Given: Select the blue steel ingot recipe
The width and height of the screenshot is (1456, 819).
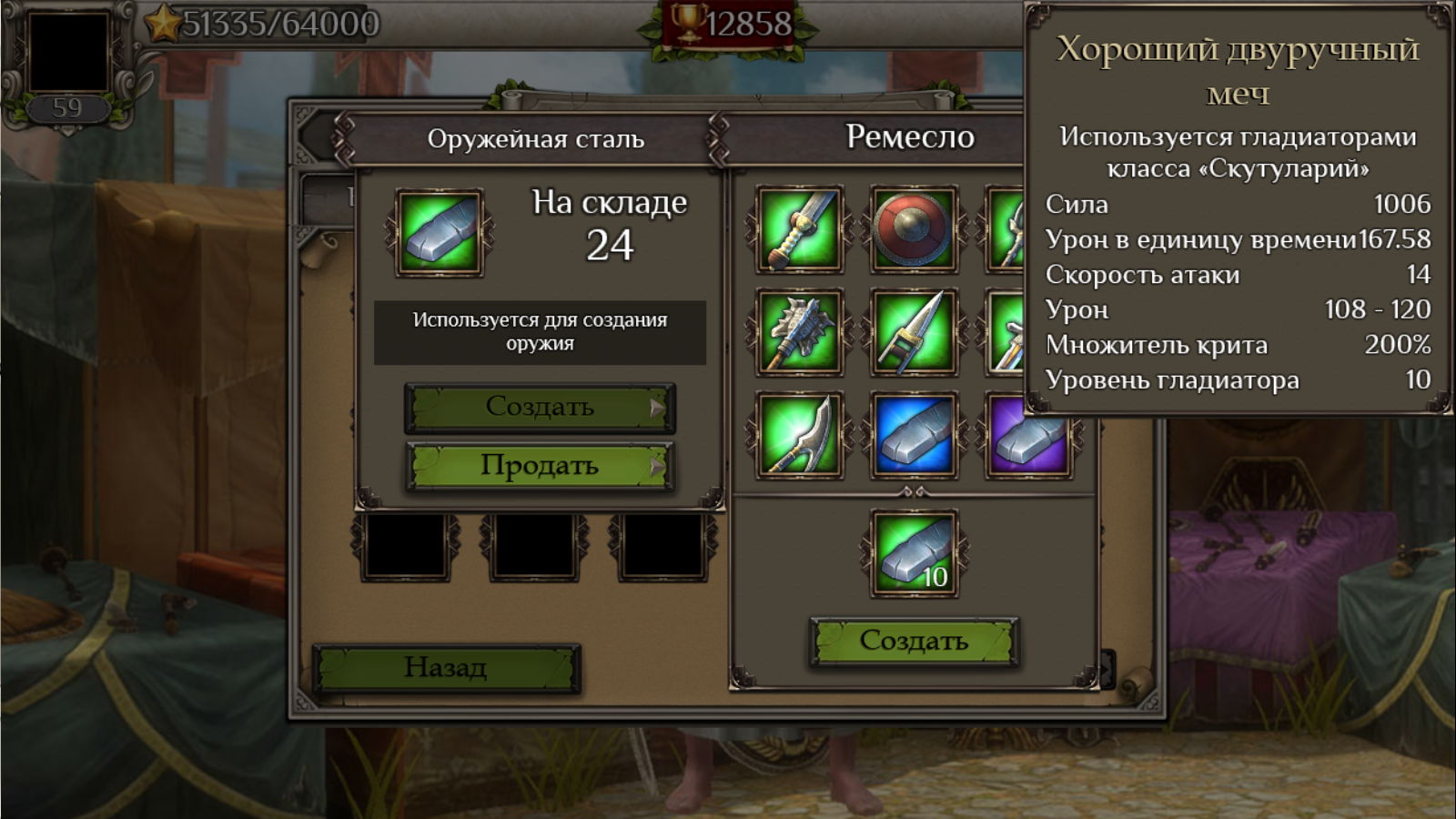Looking at the screenshot, I should [914, 436].
